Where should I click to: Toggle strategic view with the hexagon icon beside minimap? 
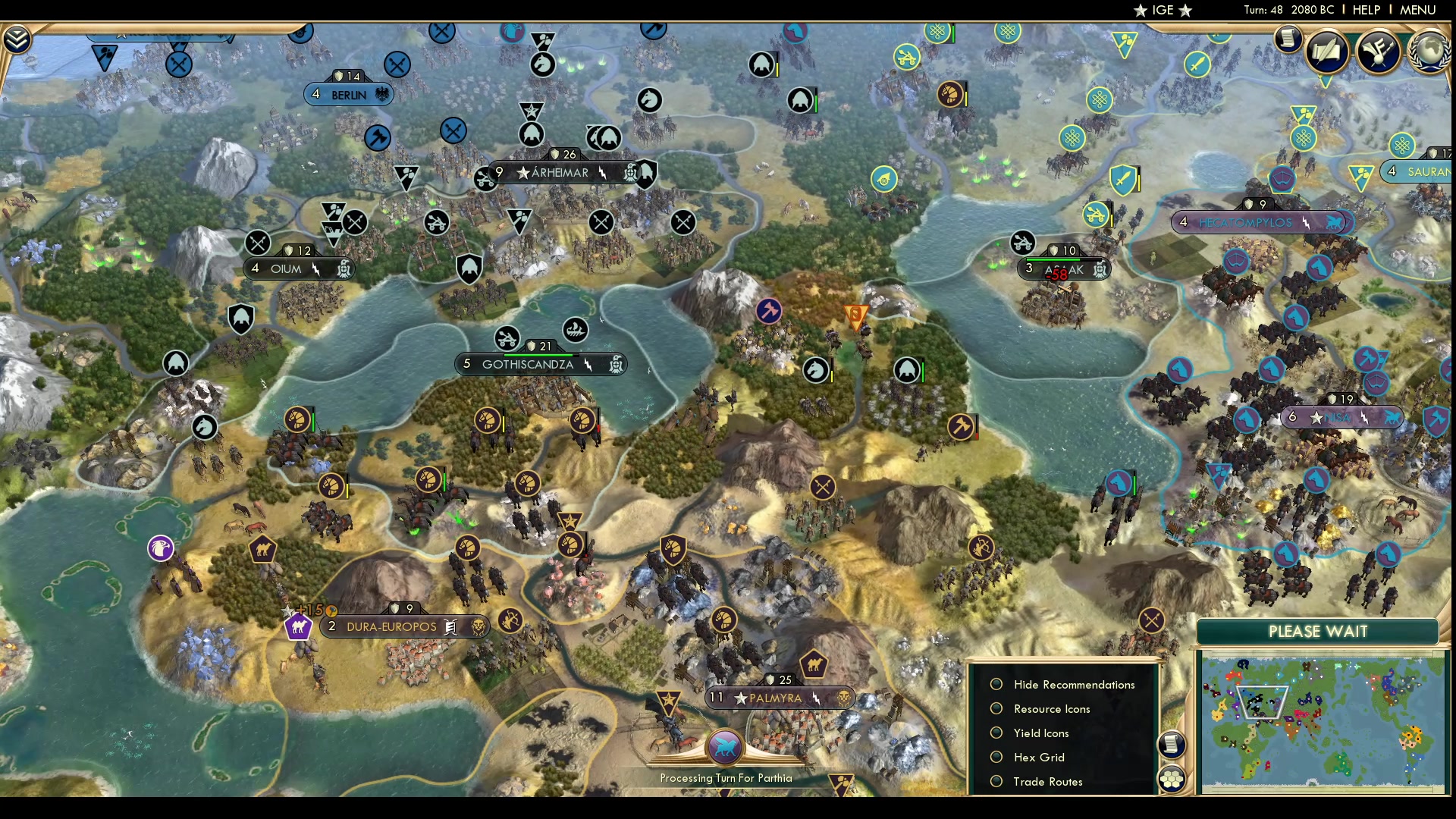tap(1172, 778)
